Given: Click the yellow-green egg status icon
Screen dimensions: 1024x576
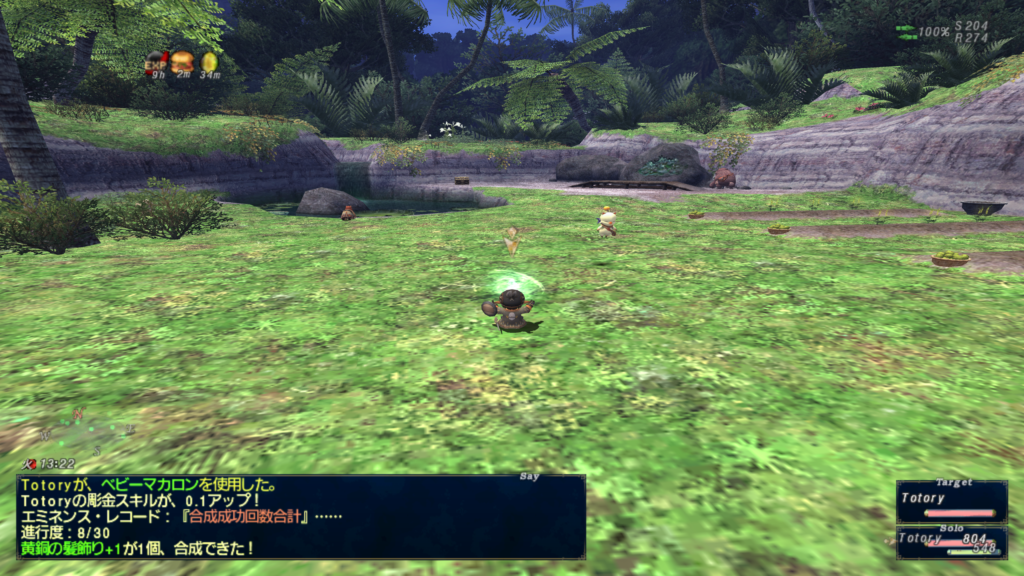Looking at the screenshot, I should pyautogui.click(x=209, y=61).
